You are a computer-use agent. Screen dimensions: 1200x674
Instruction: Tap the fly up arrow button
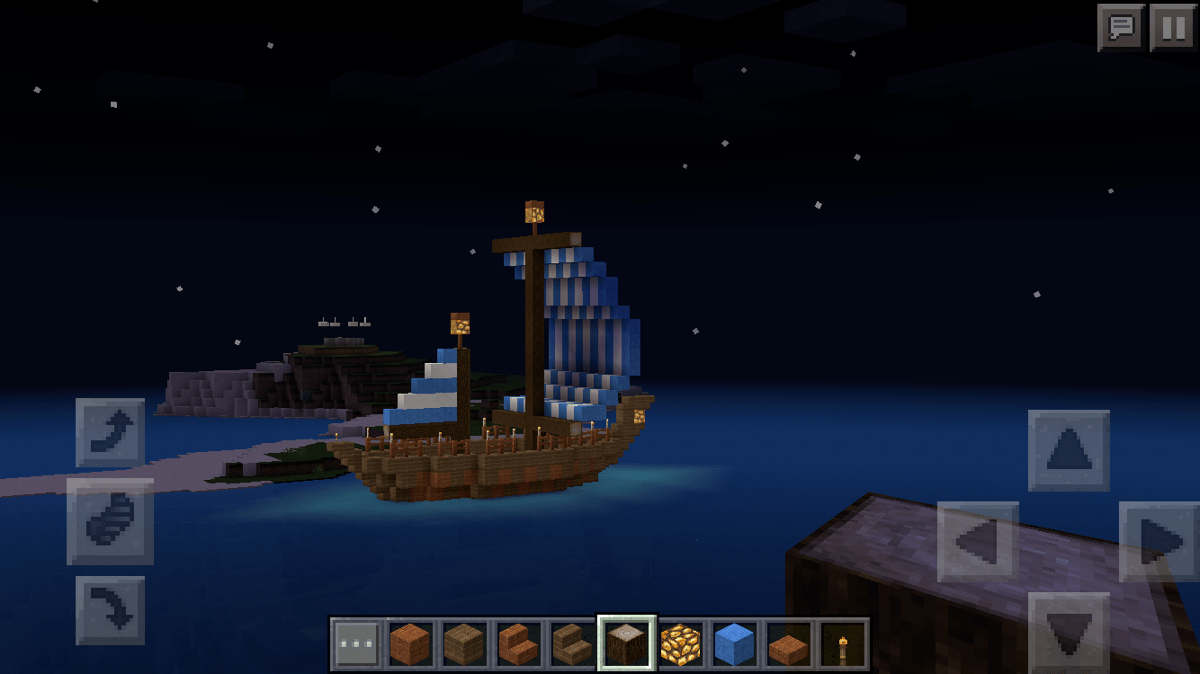pyautogui.click(x=110, y=433)
